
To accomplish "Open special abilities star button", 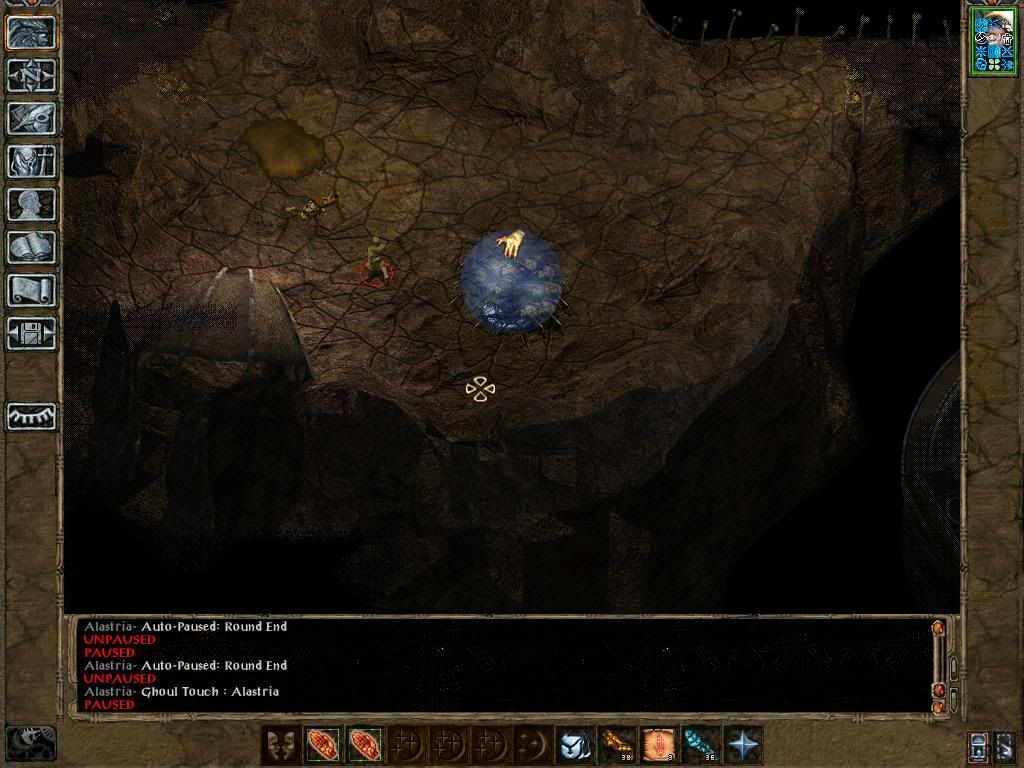I will click(x=745, y=745).
